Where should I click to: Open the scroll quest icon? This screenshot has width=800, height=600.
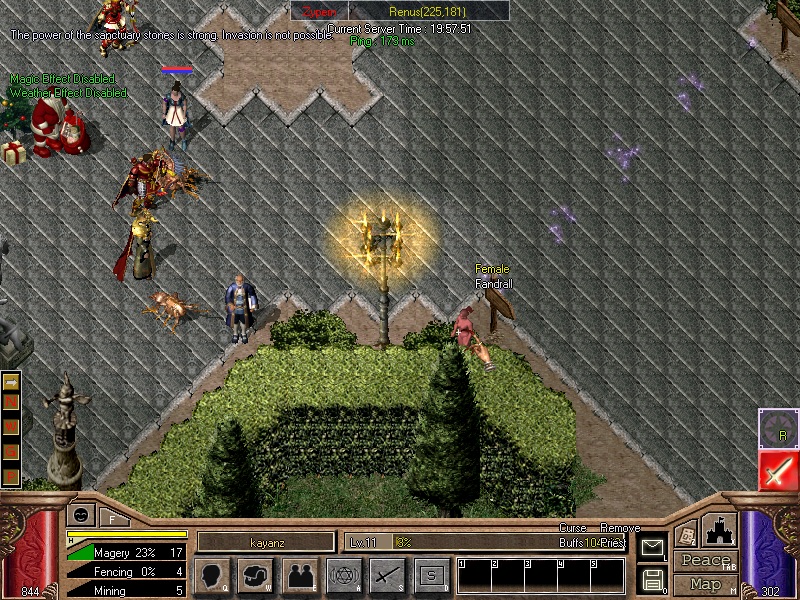point(686,534)
